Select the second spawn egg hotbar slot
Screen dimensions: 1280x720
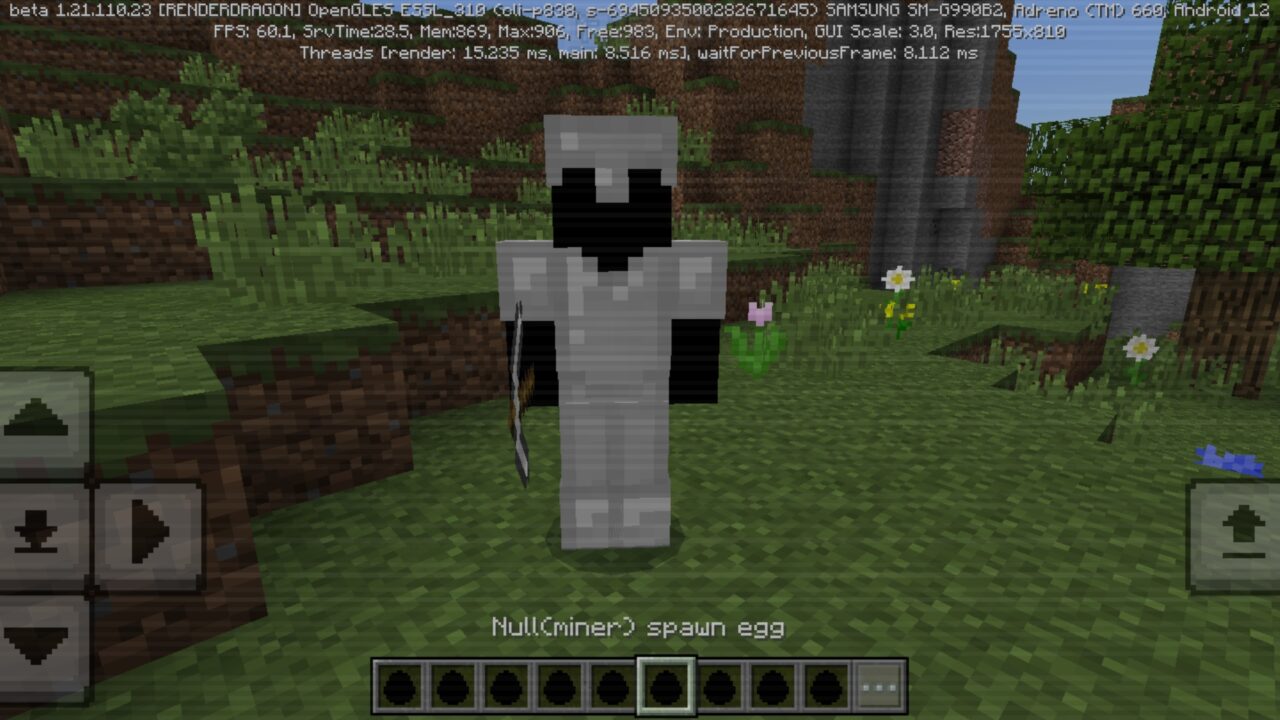[451, 683]
